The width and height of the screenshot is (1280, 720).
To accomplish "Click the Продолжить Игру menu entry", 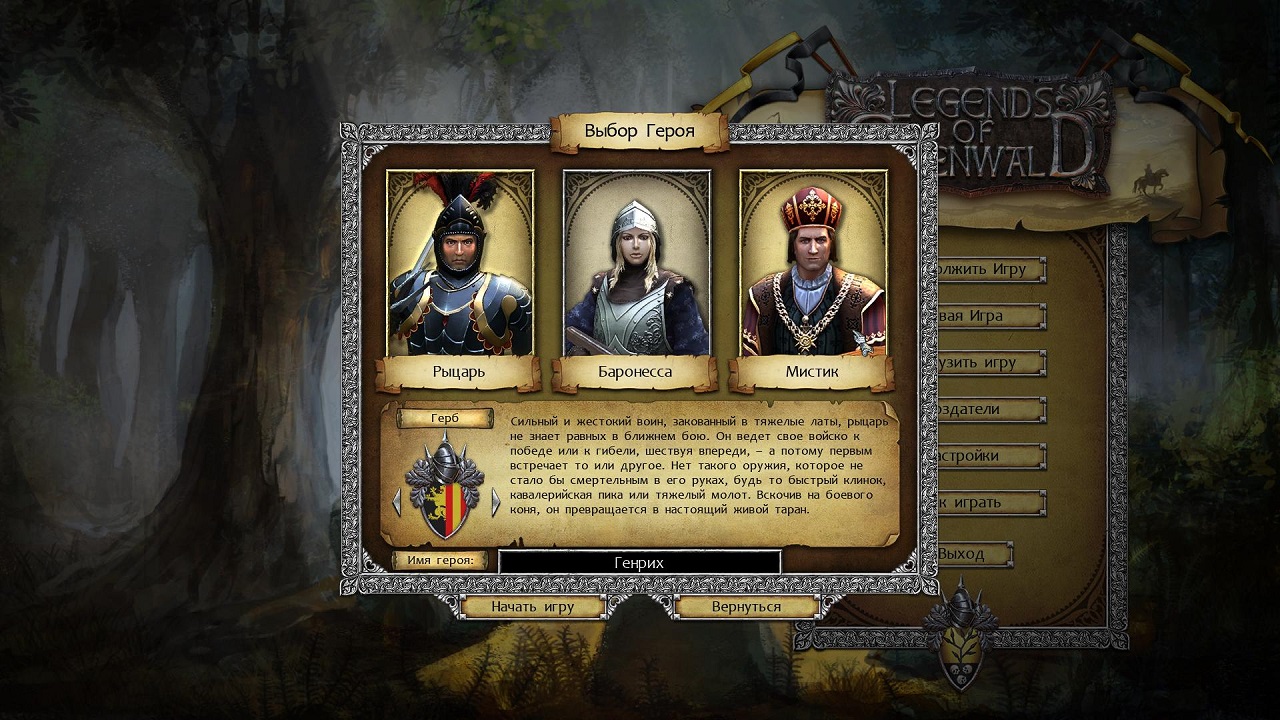I will [988, 269].
